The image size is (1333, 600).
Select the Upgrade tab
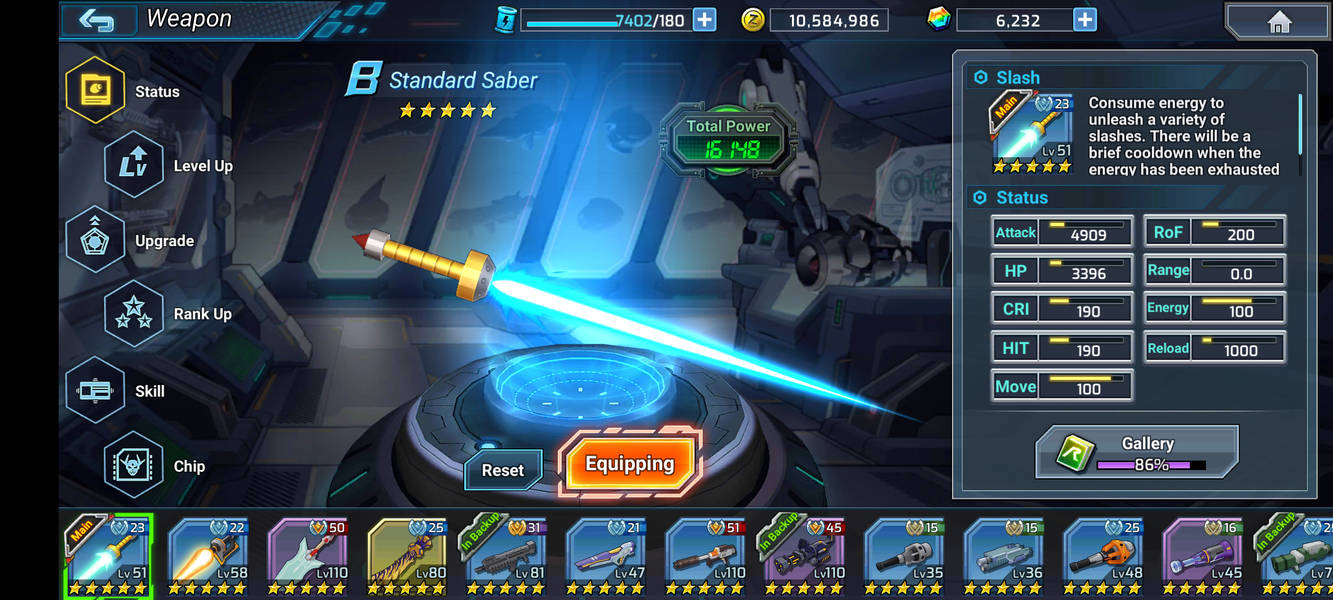pos(96,240)
